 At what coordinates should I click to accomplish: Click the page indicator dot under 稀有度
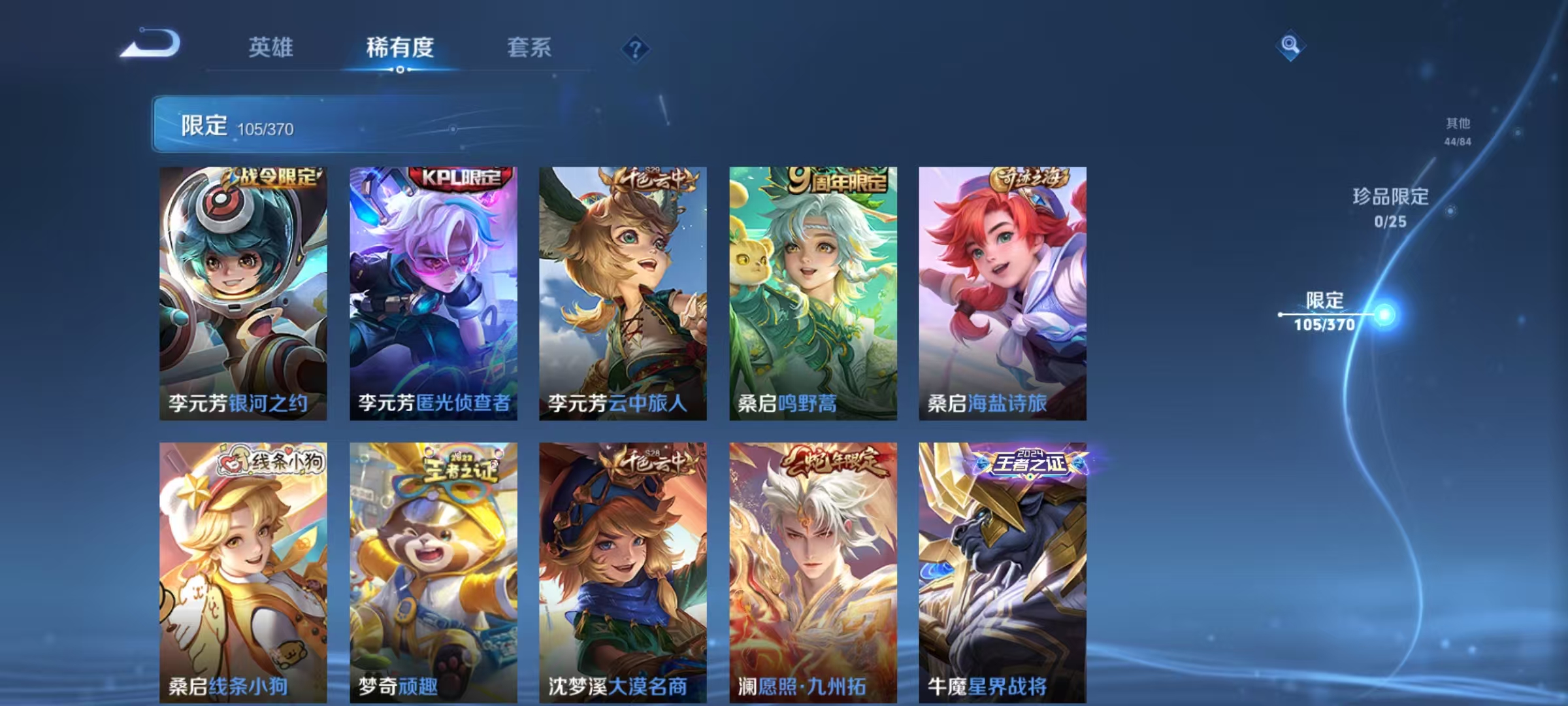point(401,71)
